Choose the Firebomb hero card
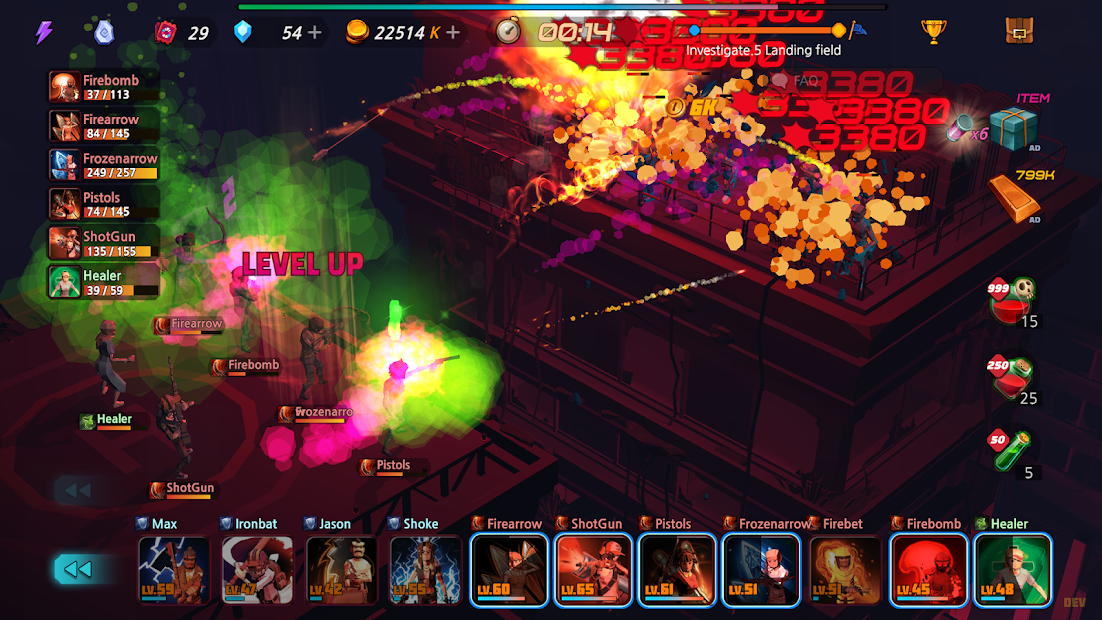This screenshot has width=1102, height=620. pyautogui.click(x=930, y=570)
